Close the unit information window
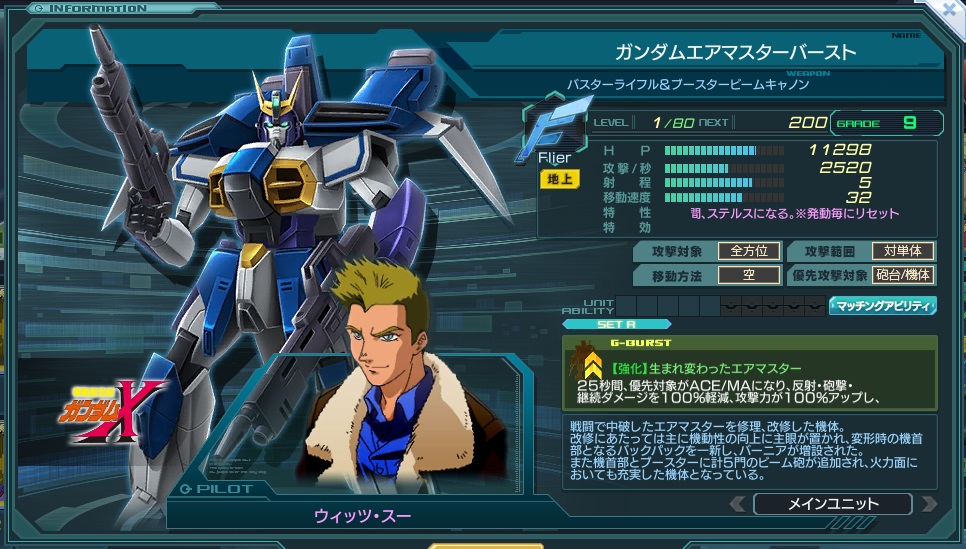The image size is (966, 549). pyautogui.click(x=951, y=10)
